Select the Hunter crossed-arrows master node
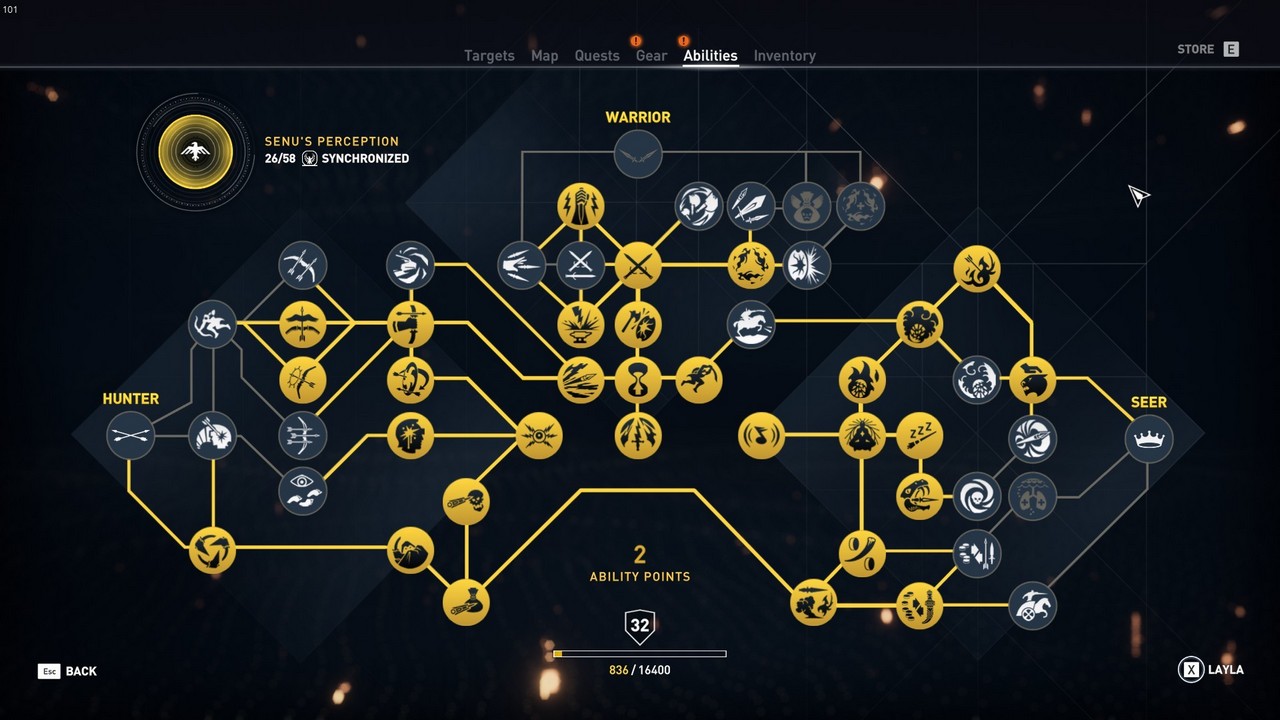 131,436
